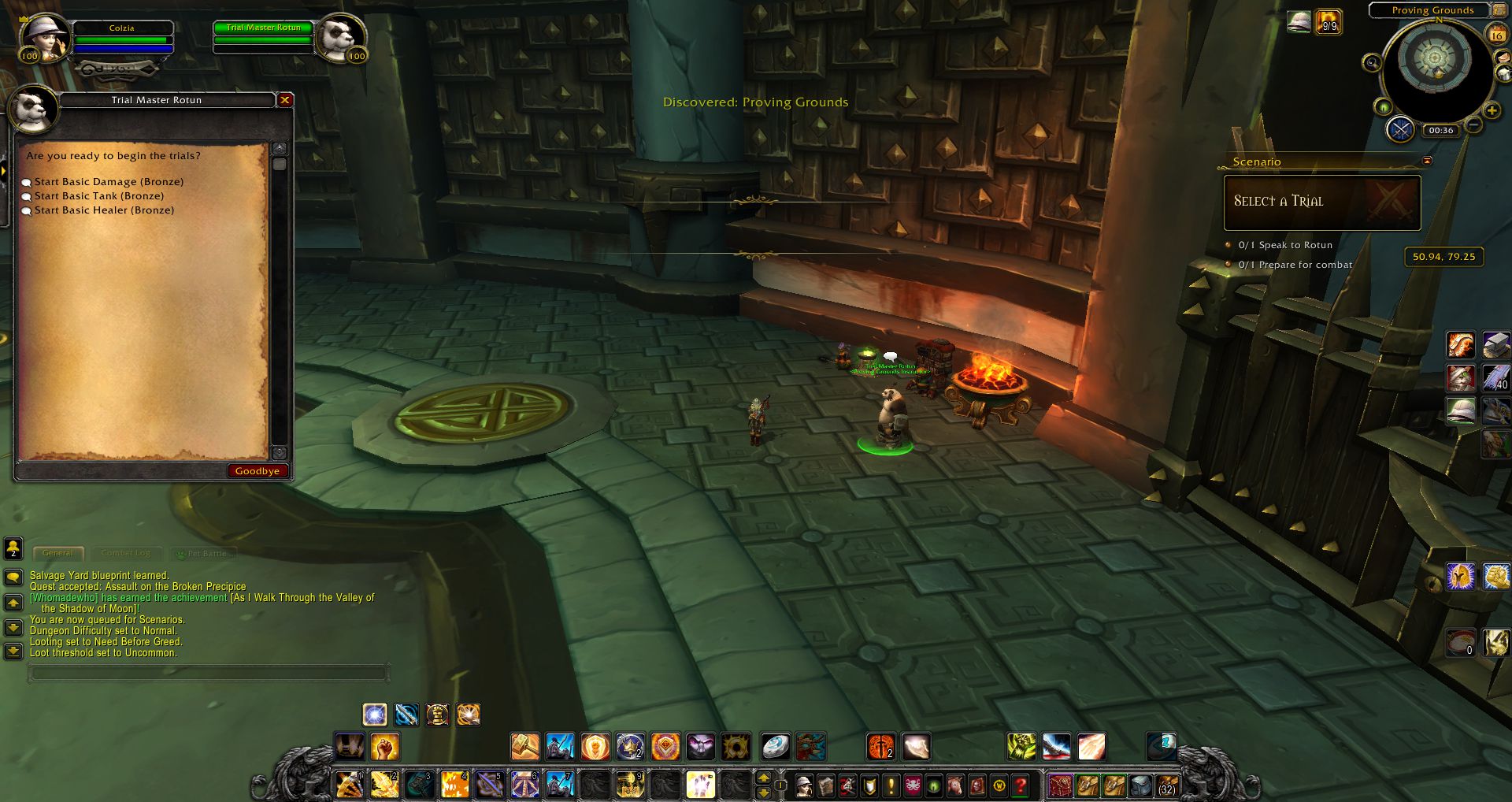Click Trial Master Rotun's target portrait

click(341, 37)
